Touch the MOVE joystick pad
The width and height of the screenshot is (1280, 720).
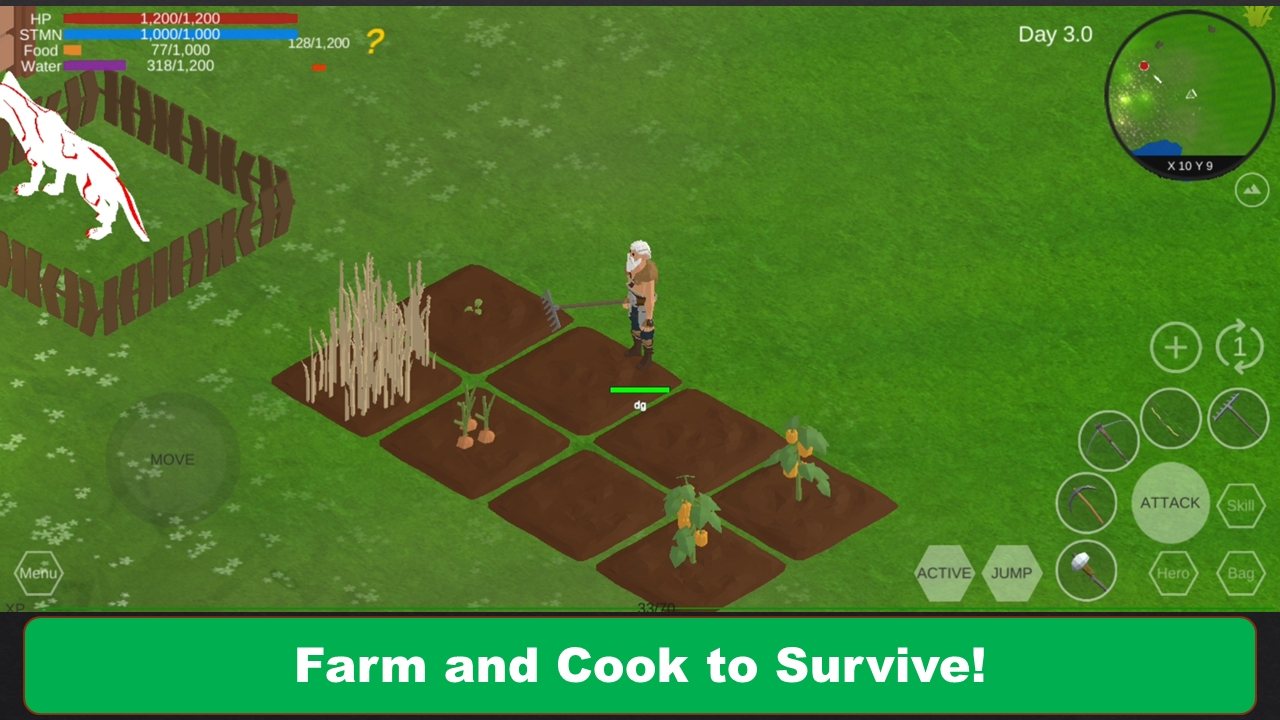click(x=172, y=460)
